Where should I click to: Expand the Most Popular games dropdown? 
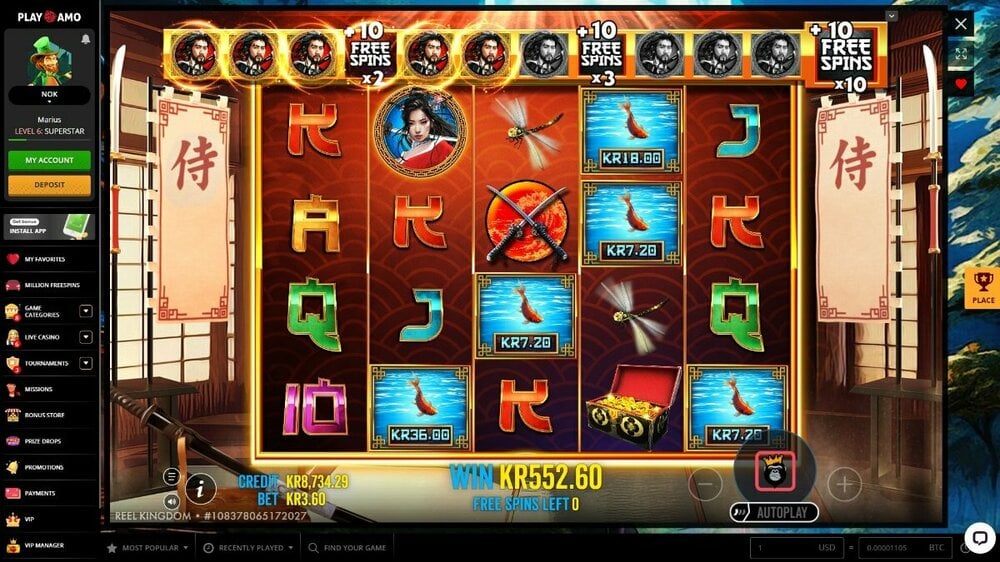[149, 548]
